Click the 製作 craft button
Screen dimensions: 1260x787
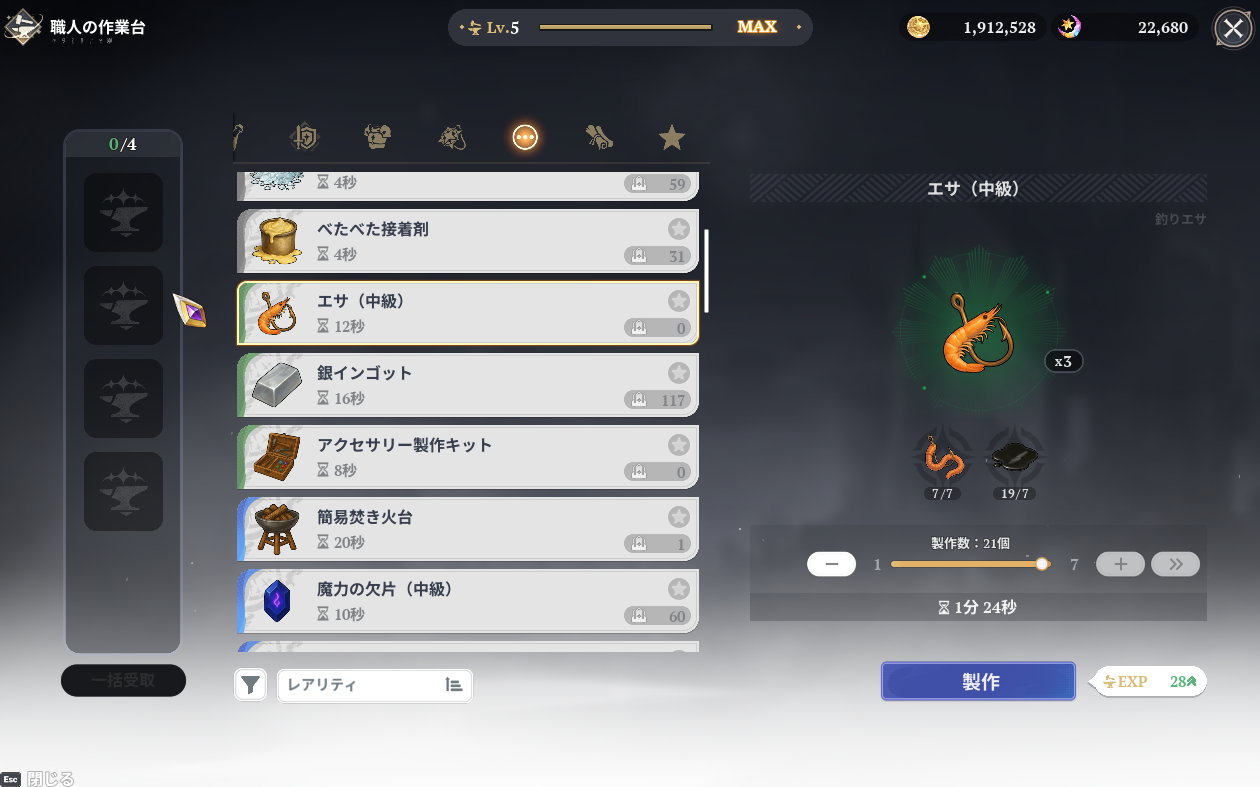click(978, 681)
